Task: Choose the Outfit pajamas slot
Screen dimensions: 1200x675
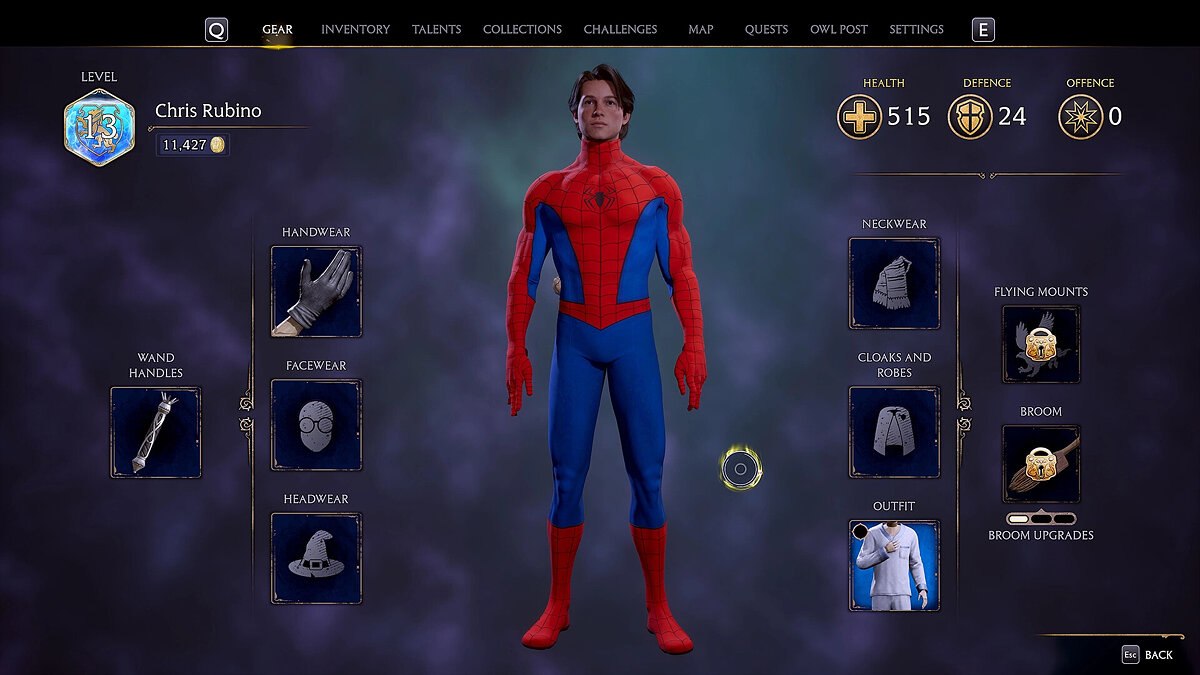Action: pyautogui.click(x=894, y=565)
